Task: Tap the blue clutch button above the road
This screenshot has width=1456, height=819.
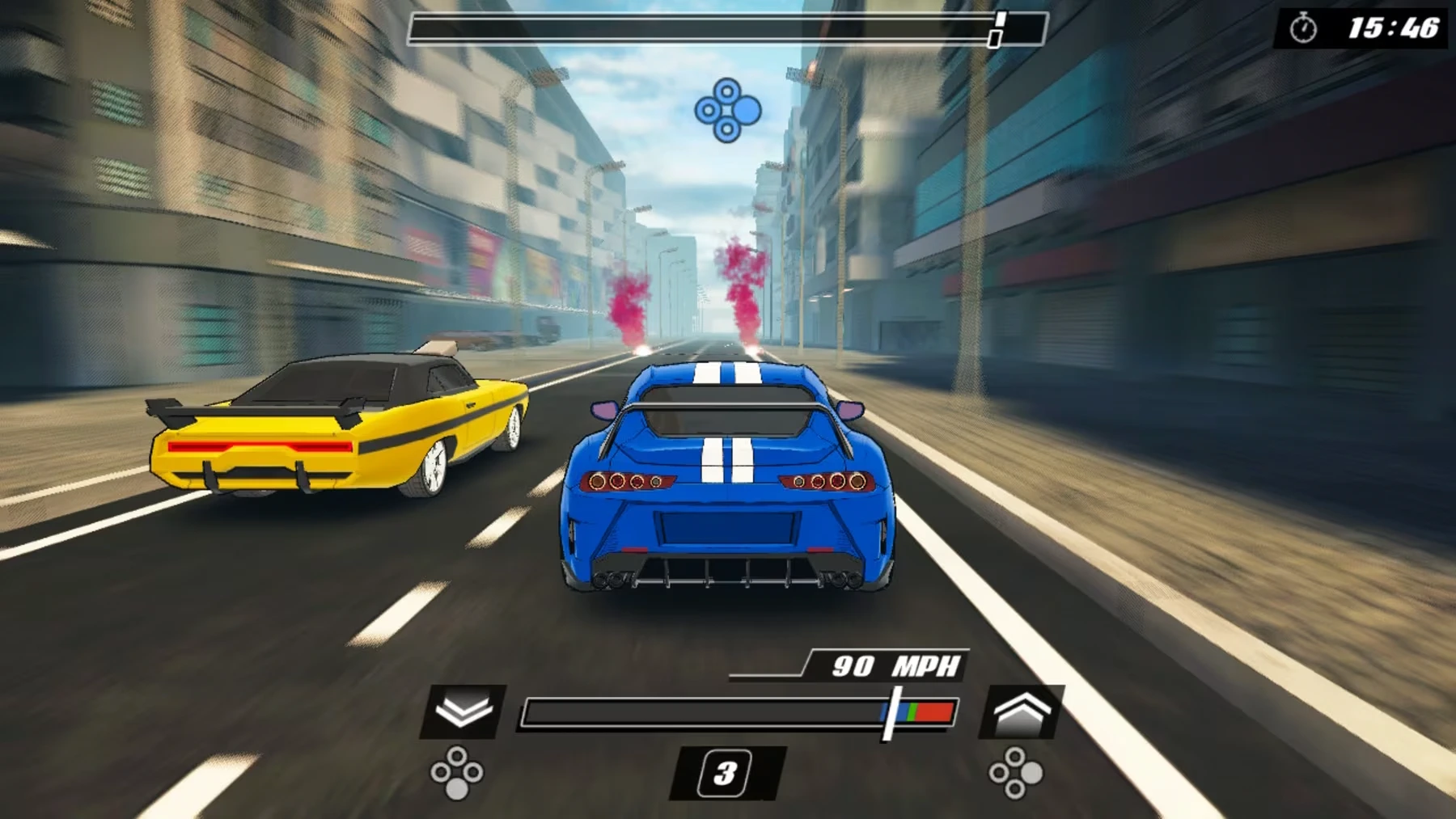Action: [727, 110]
